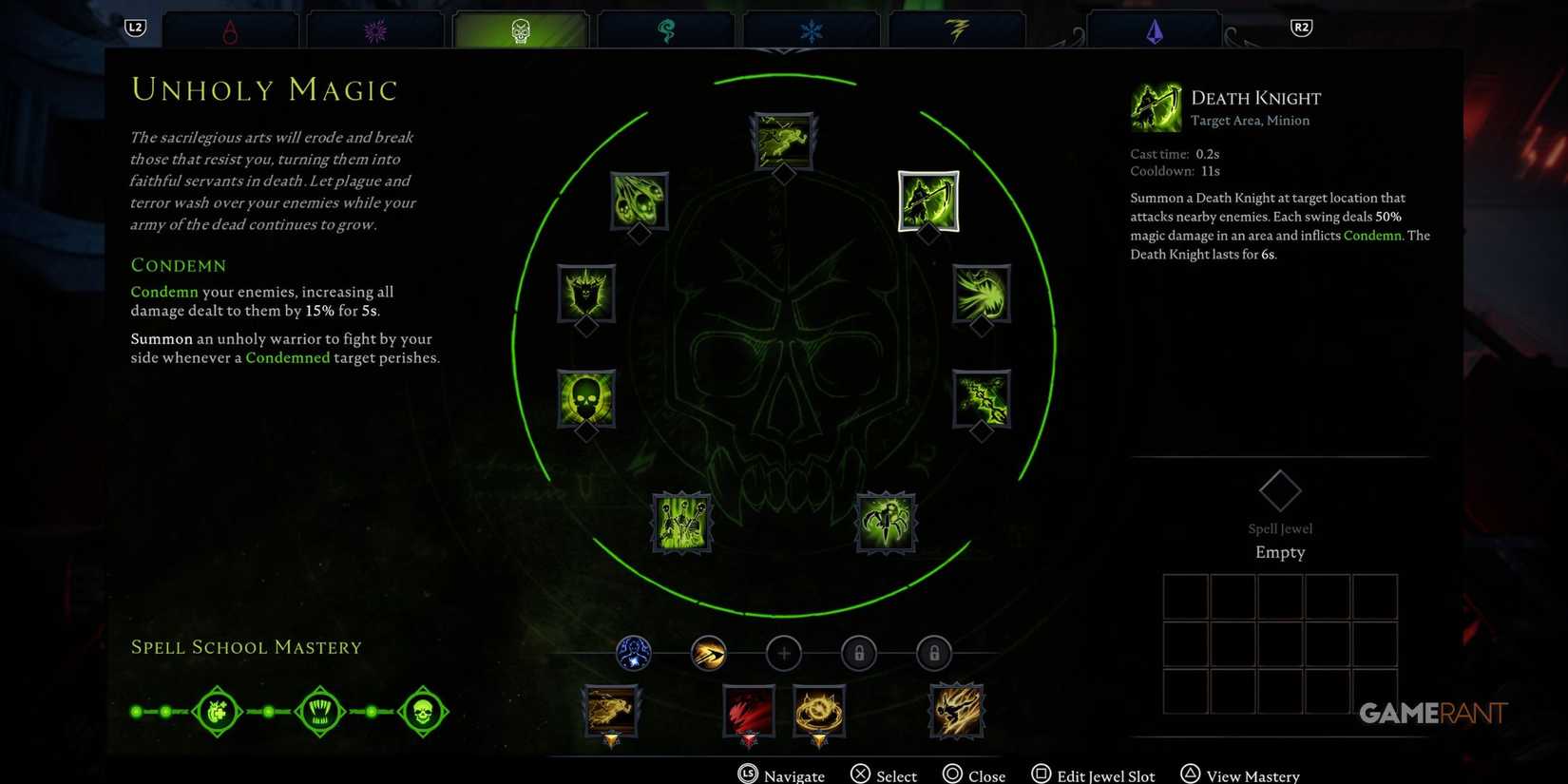The width and height of the screenshot is (1568, 784).
Task: Open the snowflake frost magic tab
Action: [812, 29]
